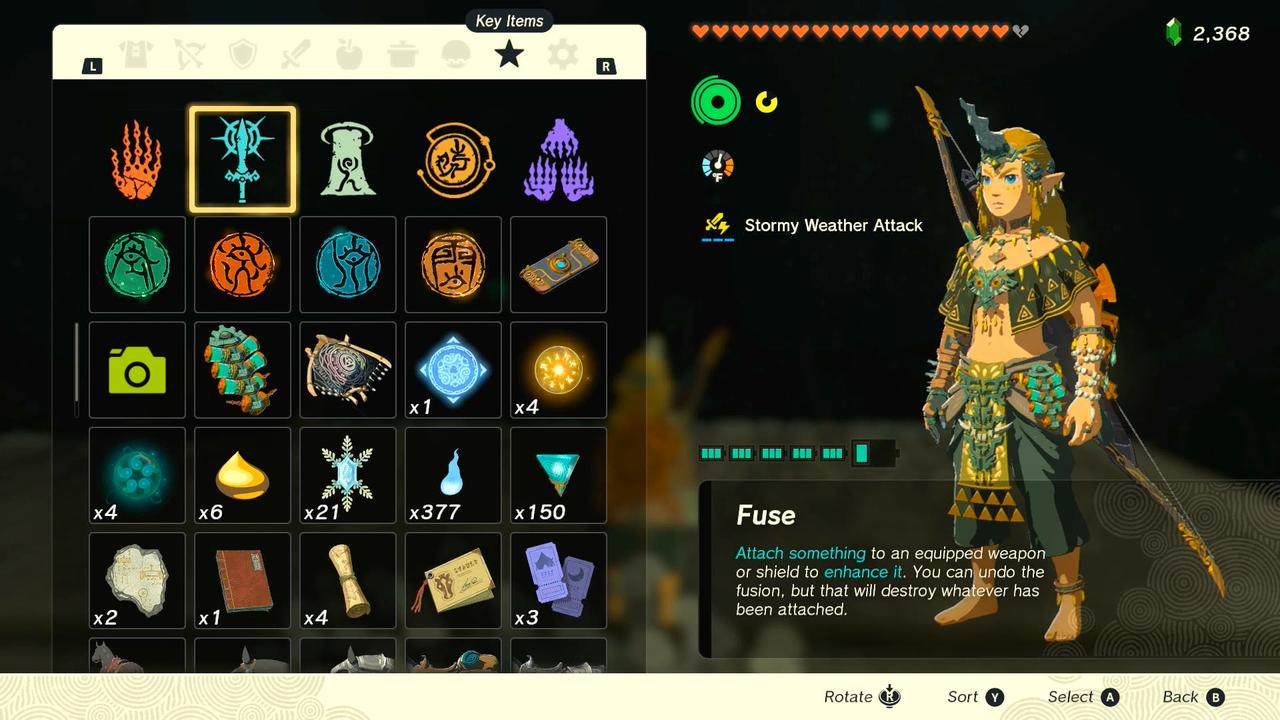Switch to the armor shirt tab
Screen dimensions: 1280x720
point(136,54)
